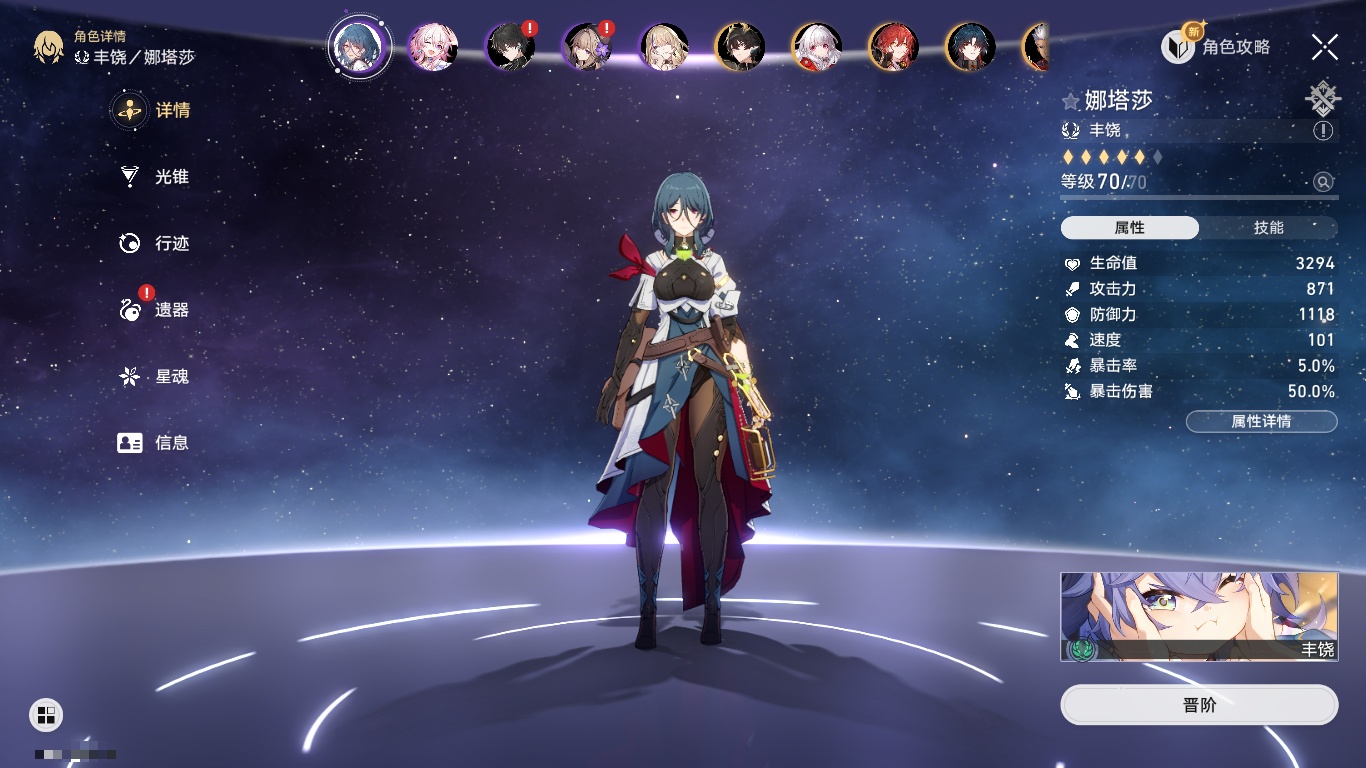Select the white-haired character portrait
1366x768 pixels.
pos(817,47)
